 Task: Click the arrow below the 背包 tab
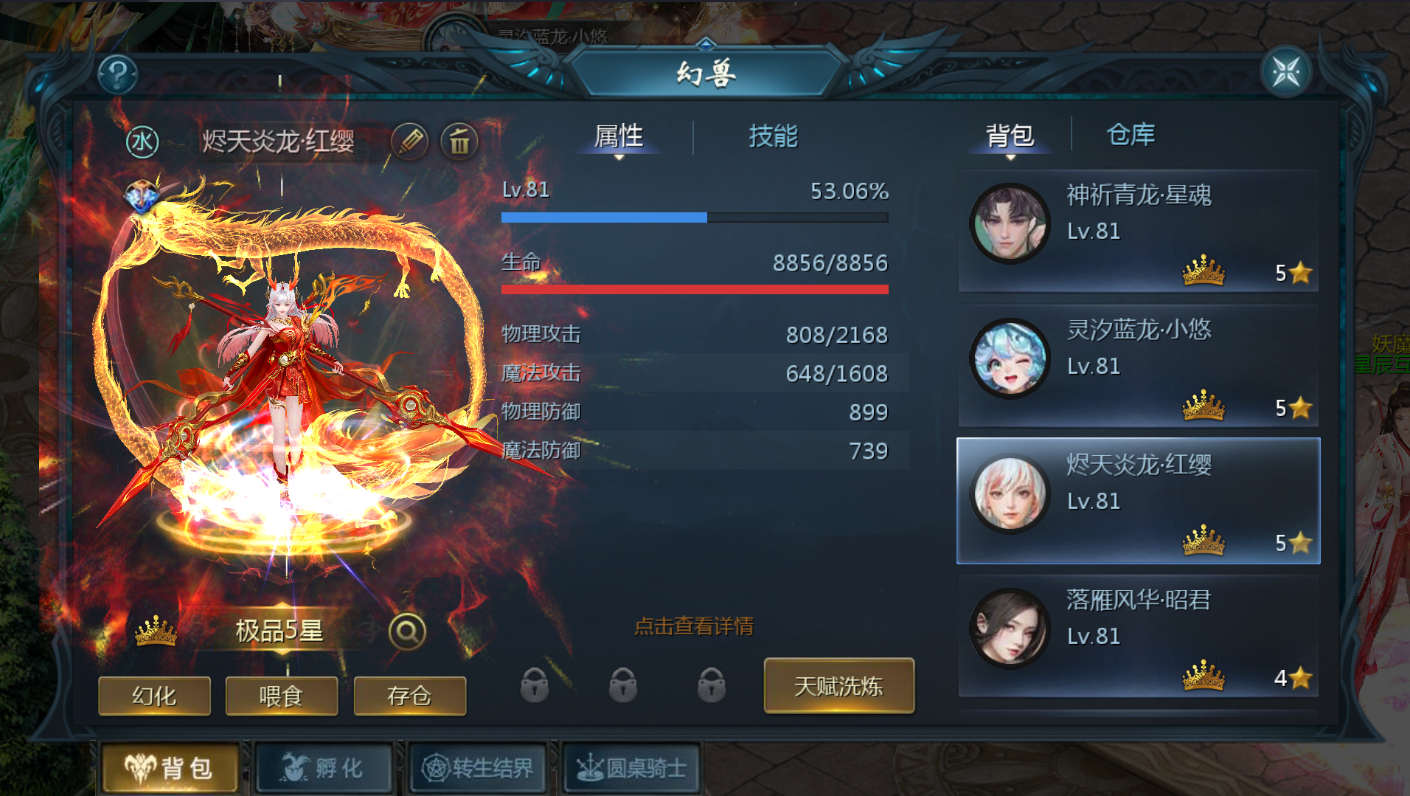(x=1012, y=156)
